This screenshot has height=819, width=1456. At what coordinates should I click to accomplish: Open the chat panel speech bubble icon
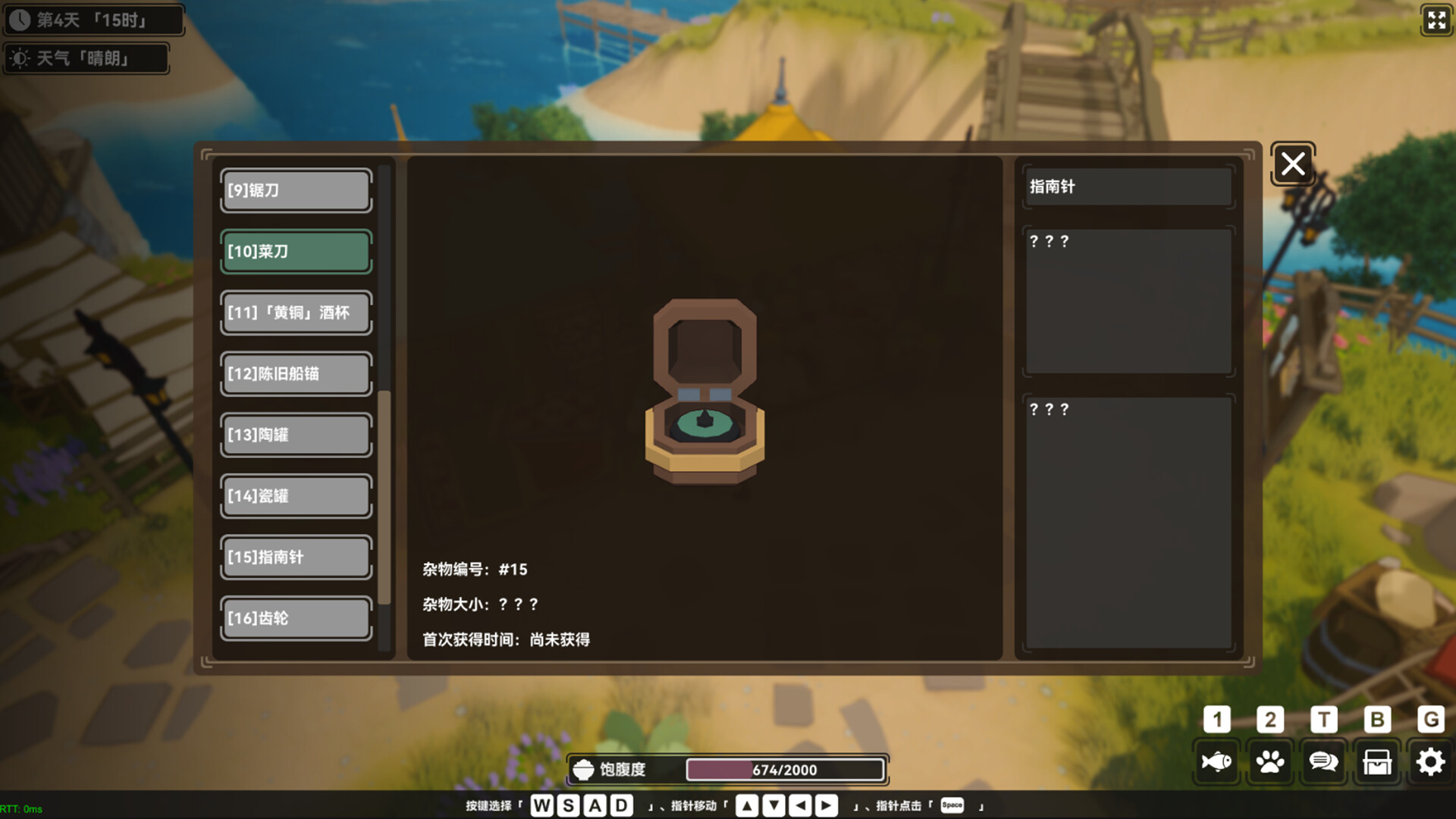pyautogui.click(x=1323, y=761)
